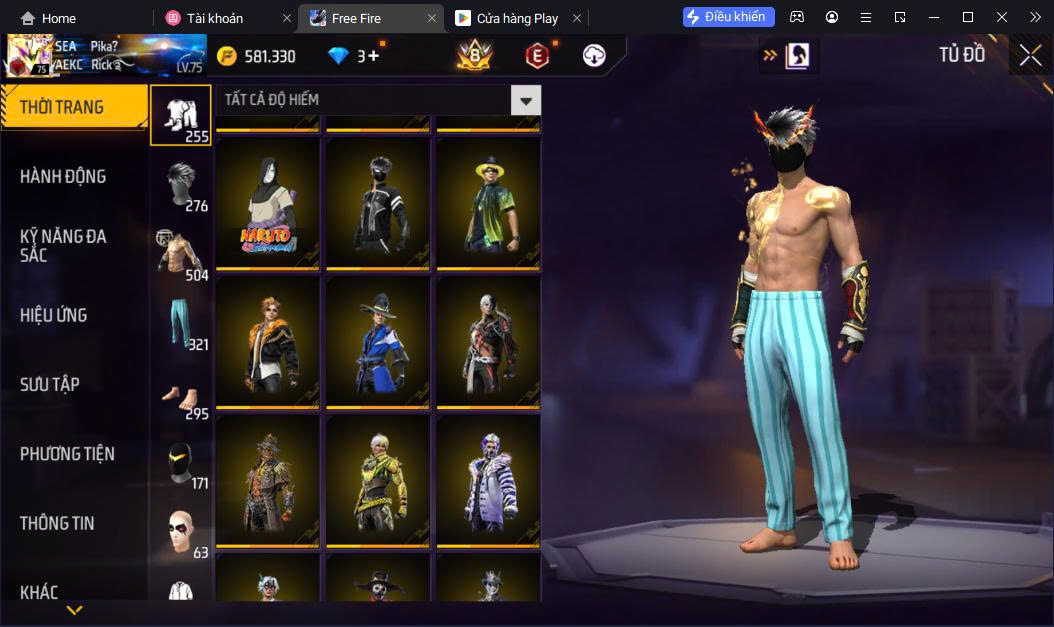Viewport: 1054px width, 627px height.
Task: Pick the outfit with yellow hat
Action: tap(488, 203)
